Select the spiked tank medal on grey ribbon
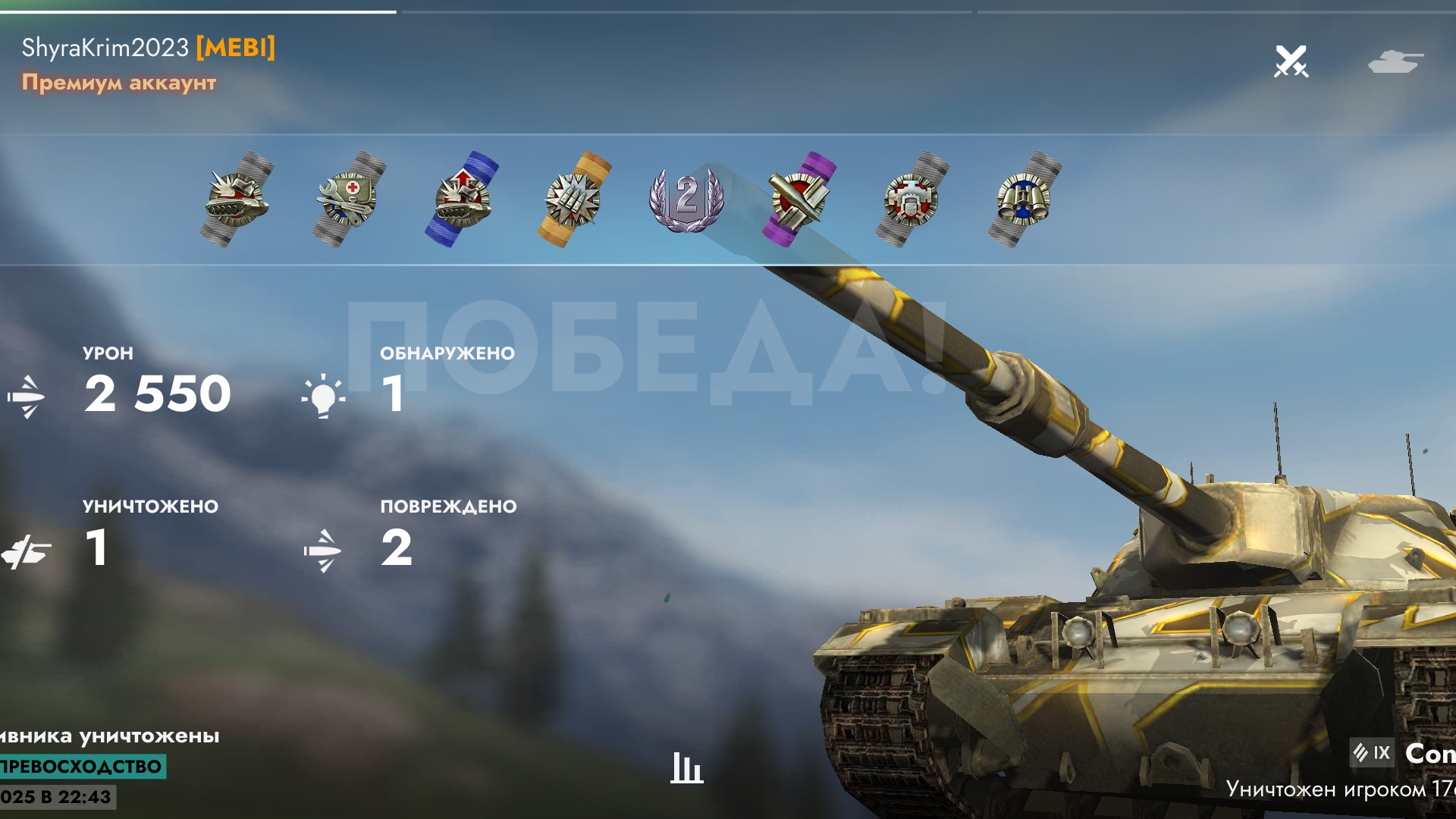The height and width of the screenshot is (819, 1456). coord(237,199)
